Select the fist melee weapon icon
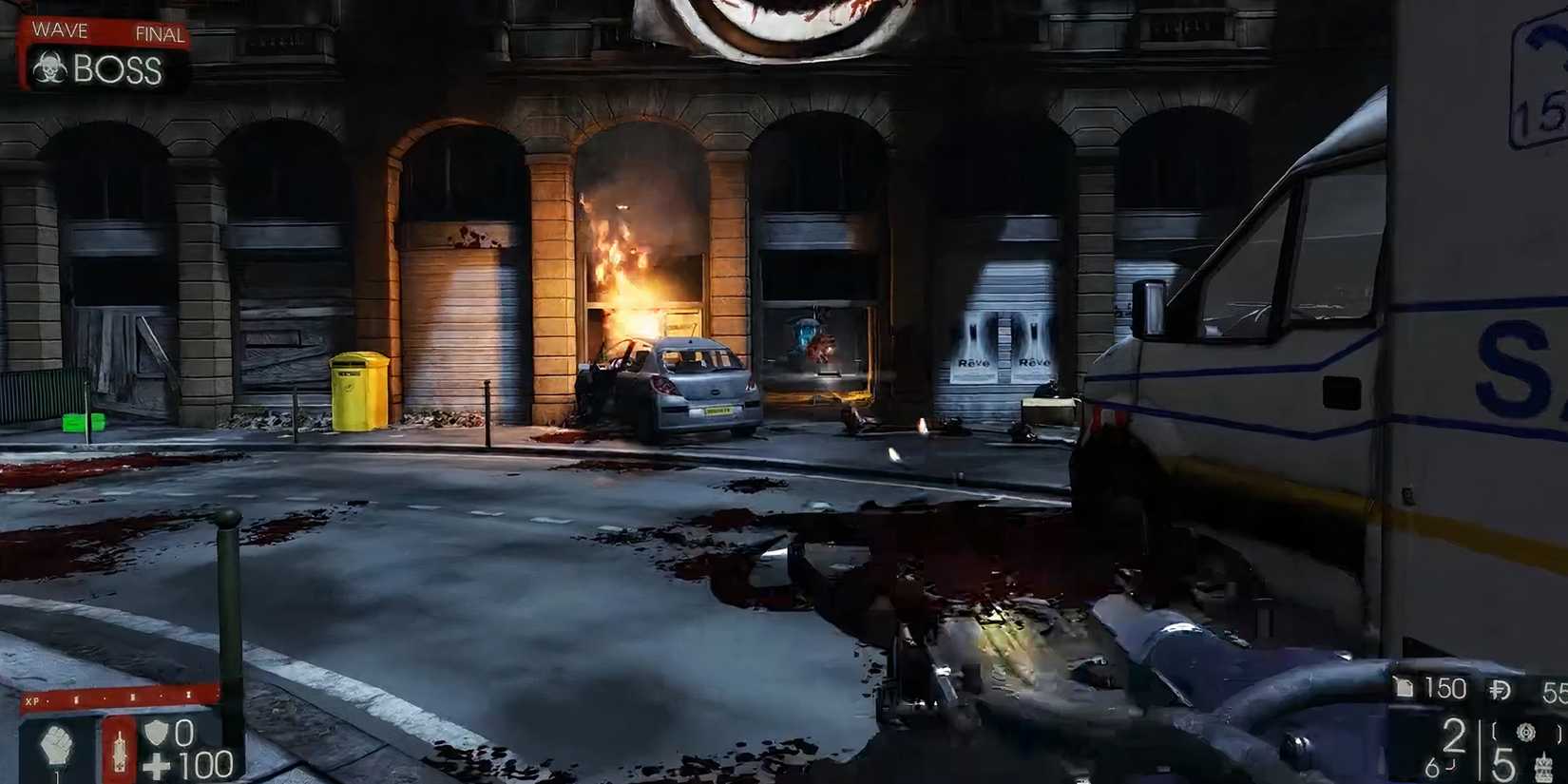The image size is (1568, 784). [57, 745]
